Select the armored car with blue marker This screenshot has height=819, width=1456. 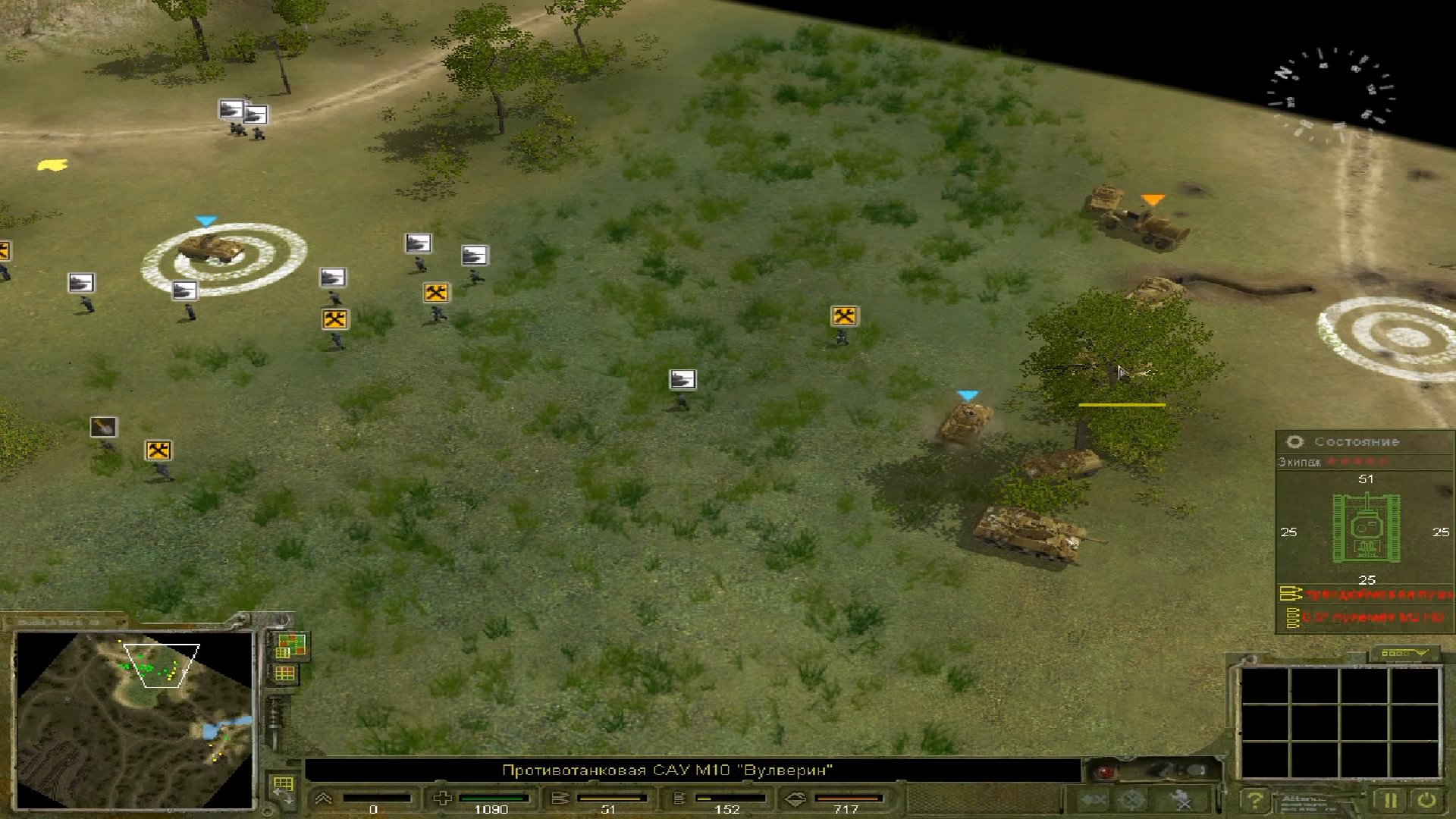pyautogui.click(x=210, y=247)
